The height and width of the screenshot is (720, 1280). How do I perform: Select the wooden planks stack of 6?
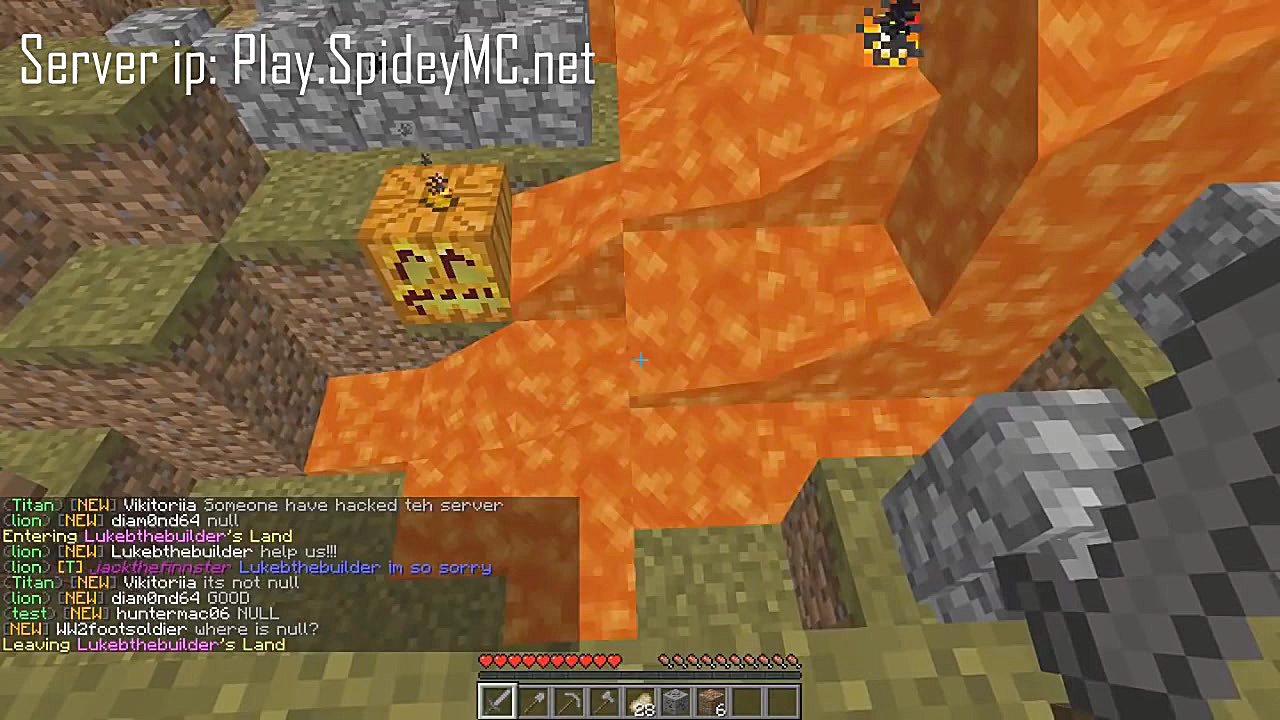tap(713, 700)
